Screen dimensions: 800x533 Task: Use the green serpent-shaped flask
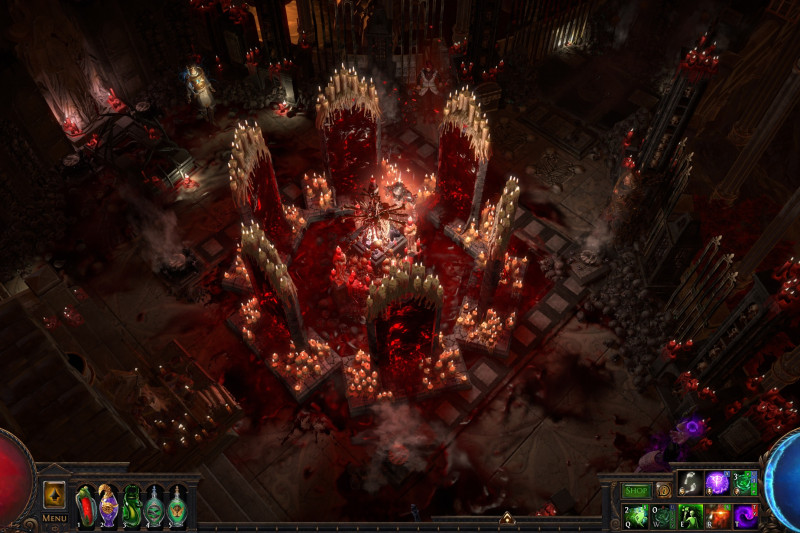(131, 505)
